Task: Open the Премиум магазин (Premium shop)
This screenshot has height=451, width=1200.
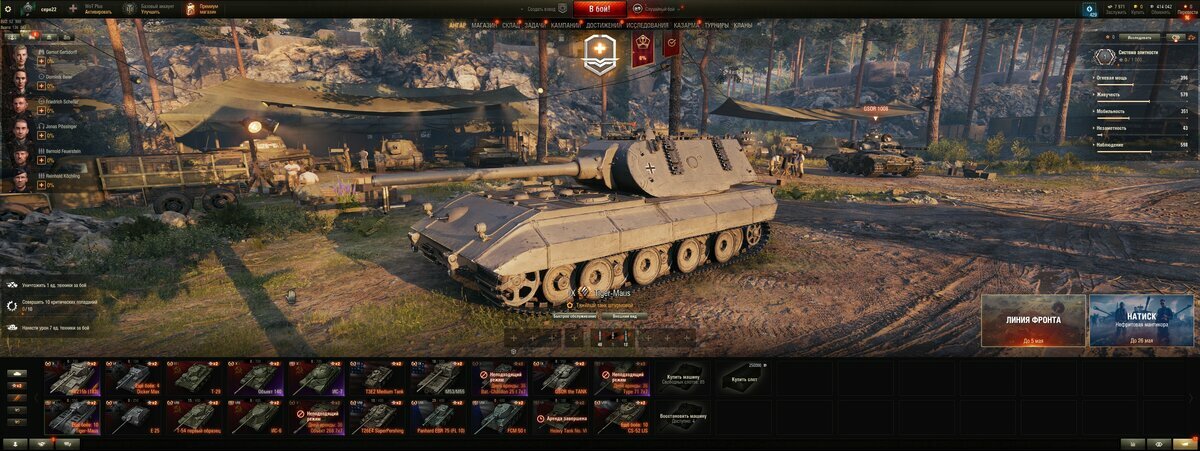Action: point(202,8)
